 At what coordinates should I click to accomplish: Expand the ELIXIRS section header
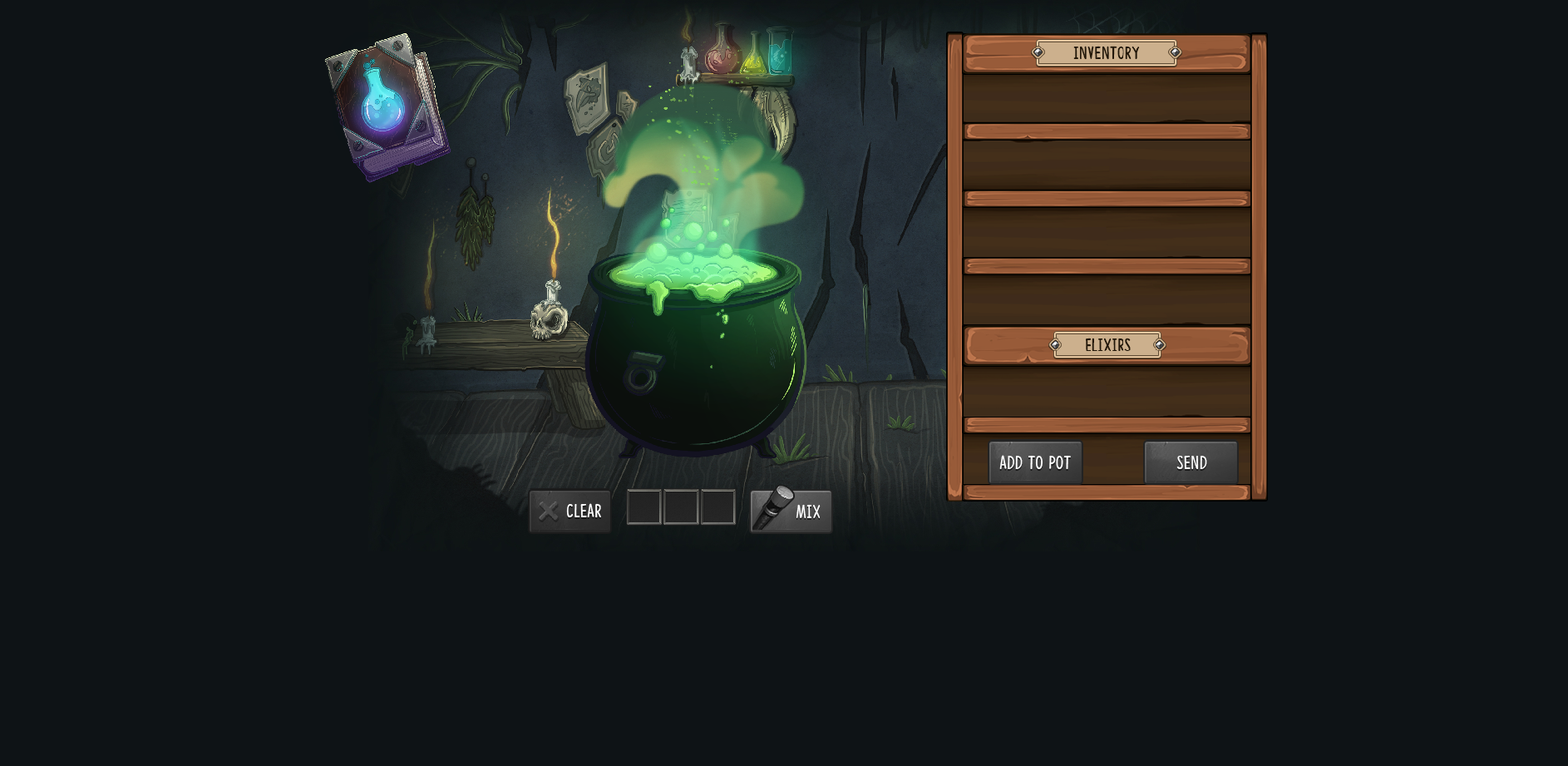1107,344
